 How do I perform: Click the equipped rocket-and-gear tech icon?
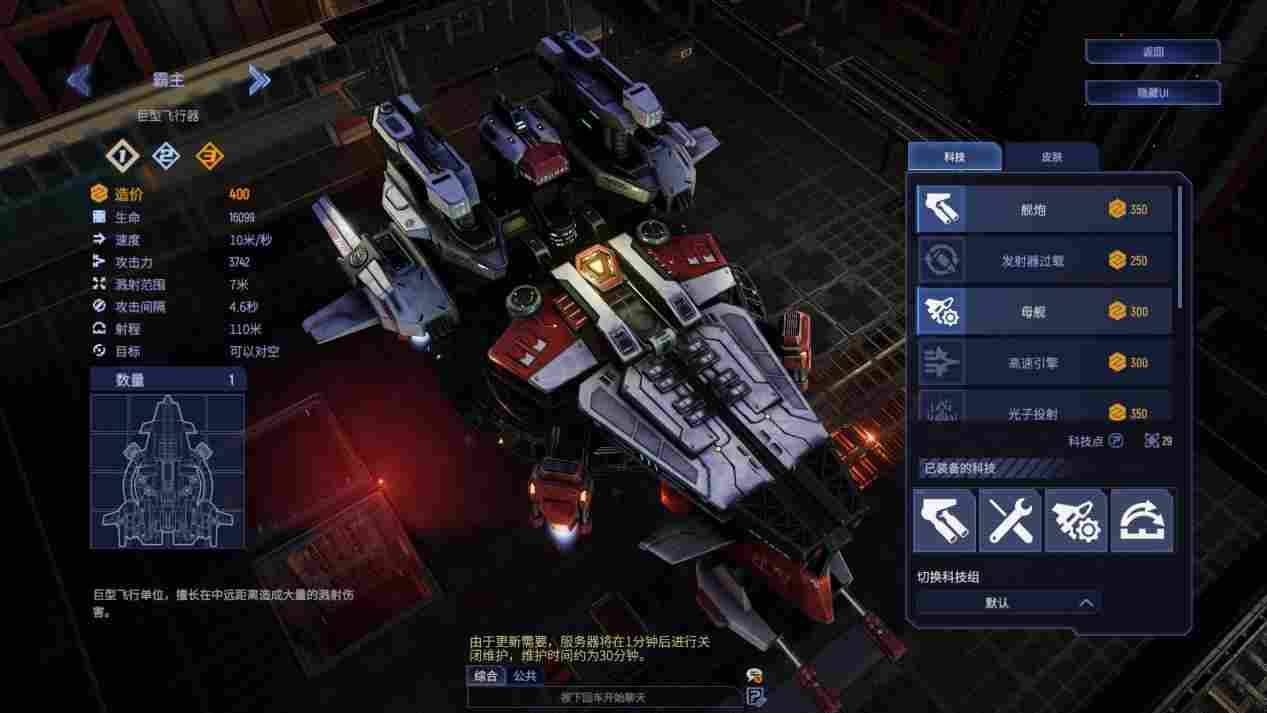click(1076, 520)
